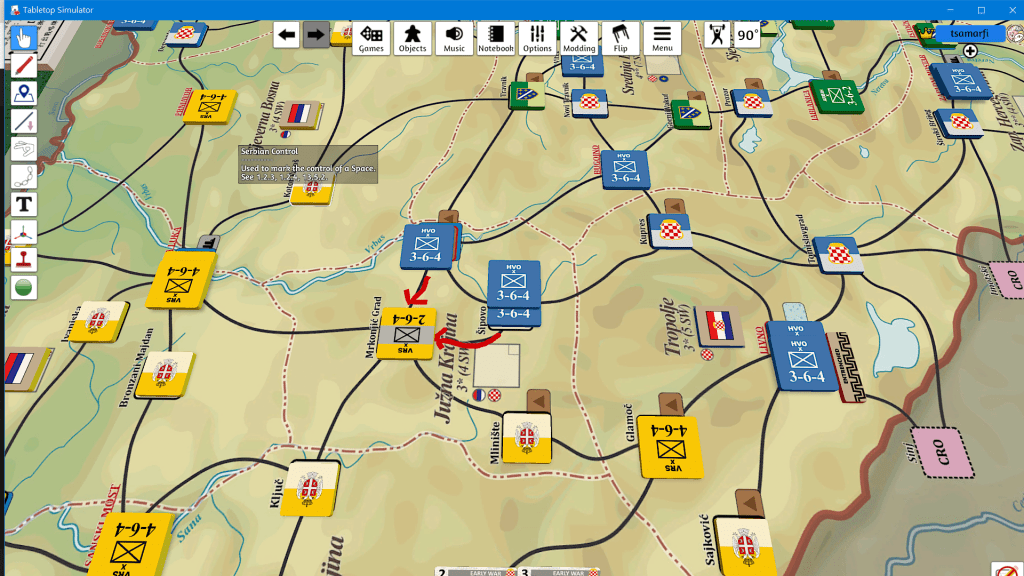The width and height of the screenshot is (1024, 576).
Task: Choose the red pencil draw tool
Action: coord(24,66)
